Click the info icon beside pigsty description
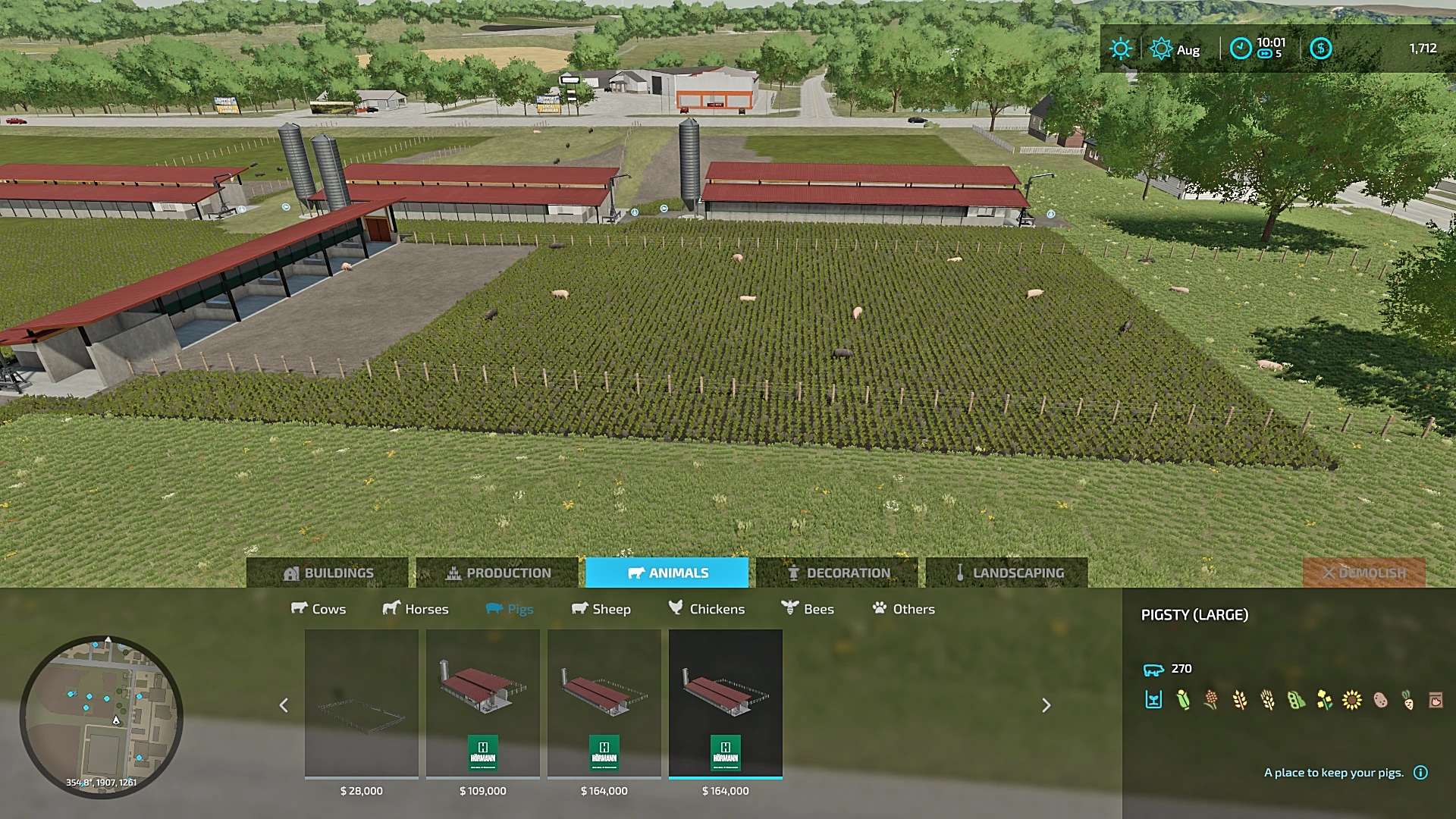The width and height of the screenshot is (1456, 819). click(x=1421, y=773)
